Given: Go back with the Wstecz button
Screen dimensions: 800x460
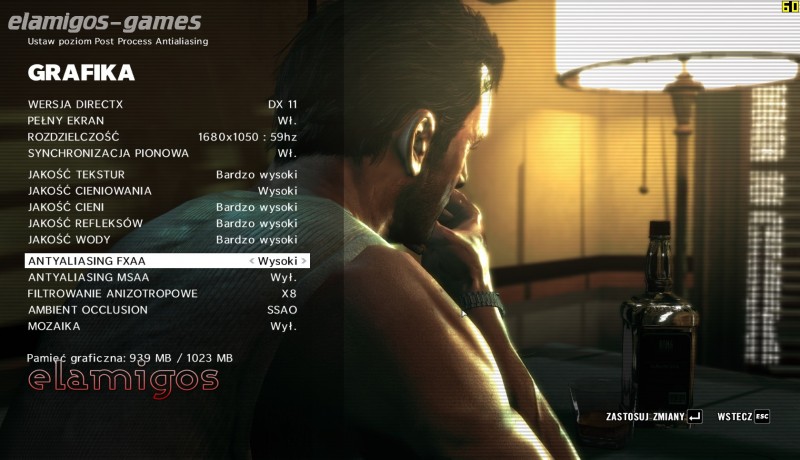Looking at the screenshot, I should [x=743, y=416].
